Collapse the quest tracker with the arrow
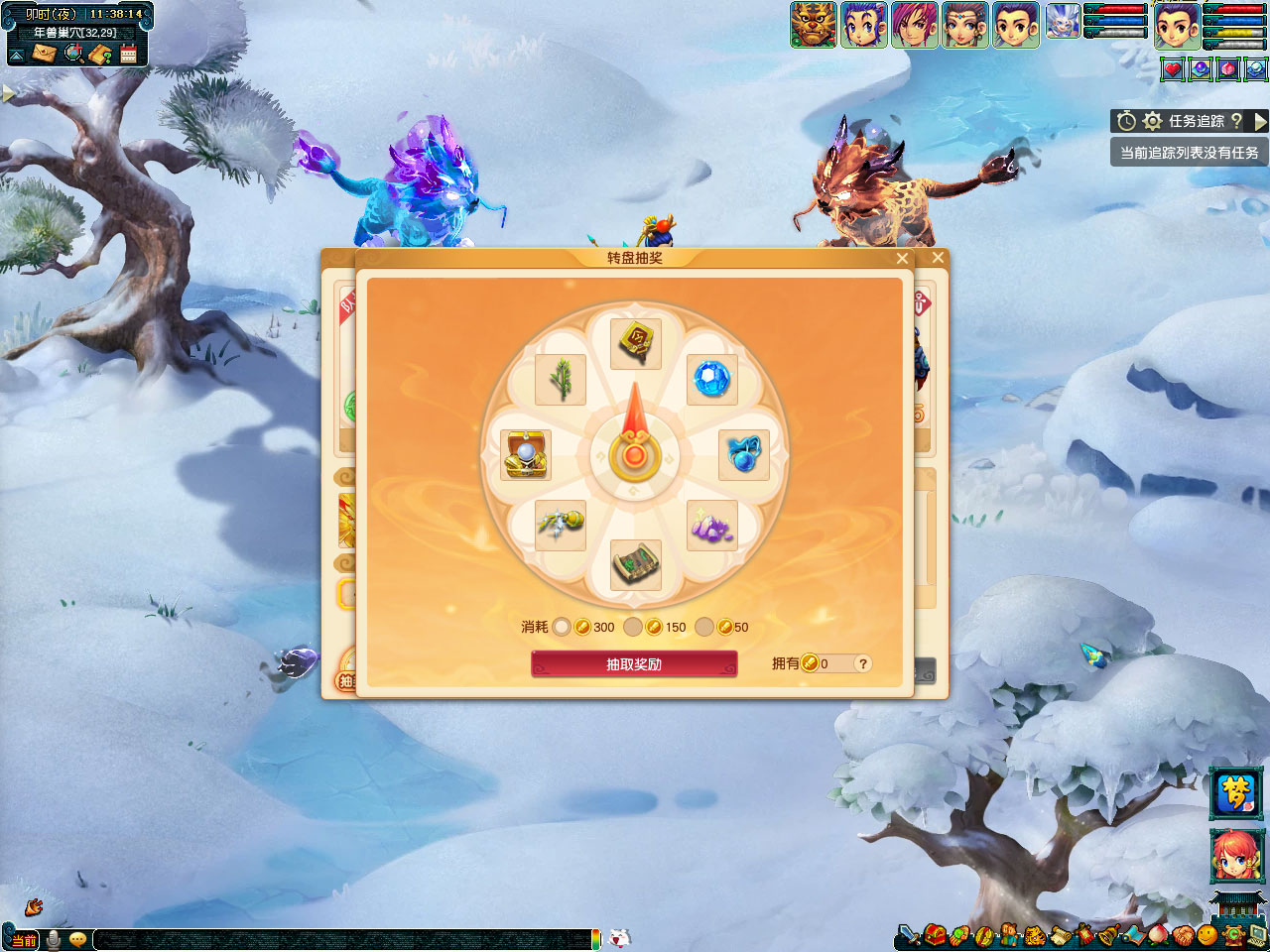 [x=1260, y=121]
